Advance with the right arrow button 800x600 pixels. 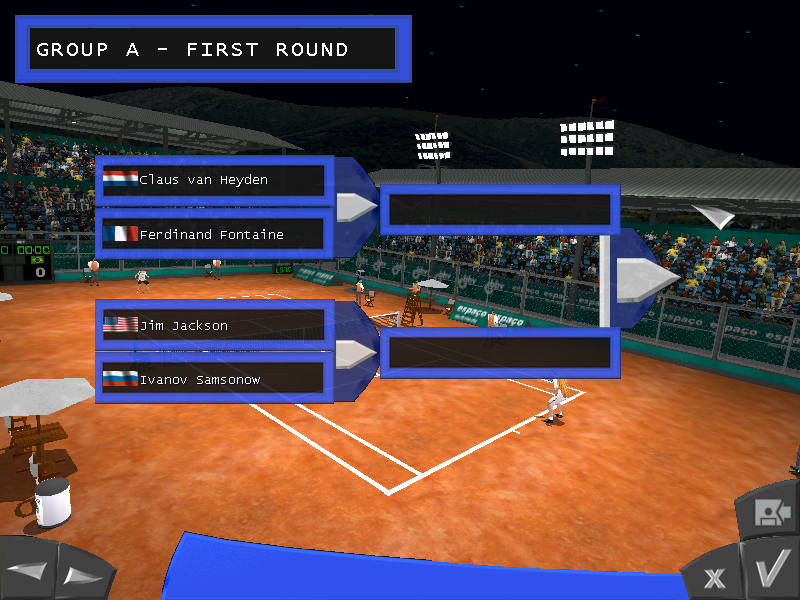(82, 575)
